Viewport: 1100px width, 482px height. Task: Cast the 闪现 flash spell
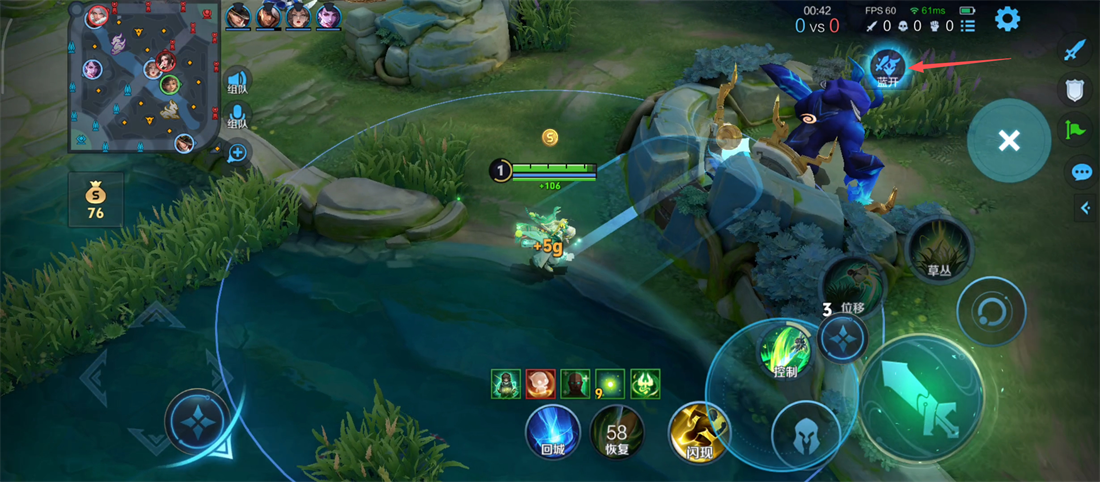click(699, 431)
